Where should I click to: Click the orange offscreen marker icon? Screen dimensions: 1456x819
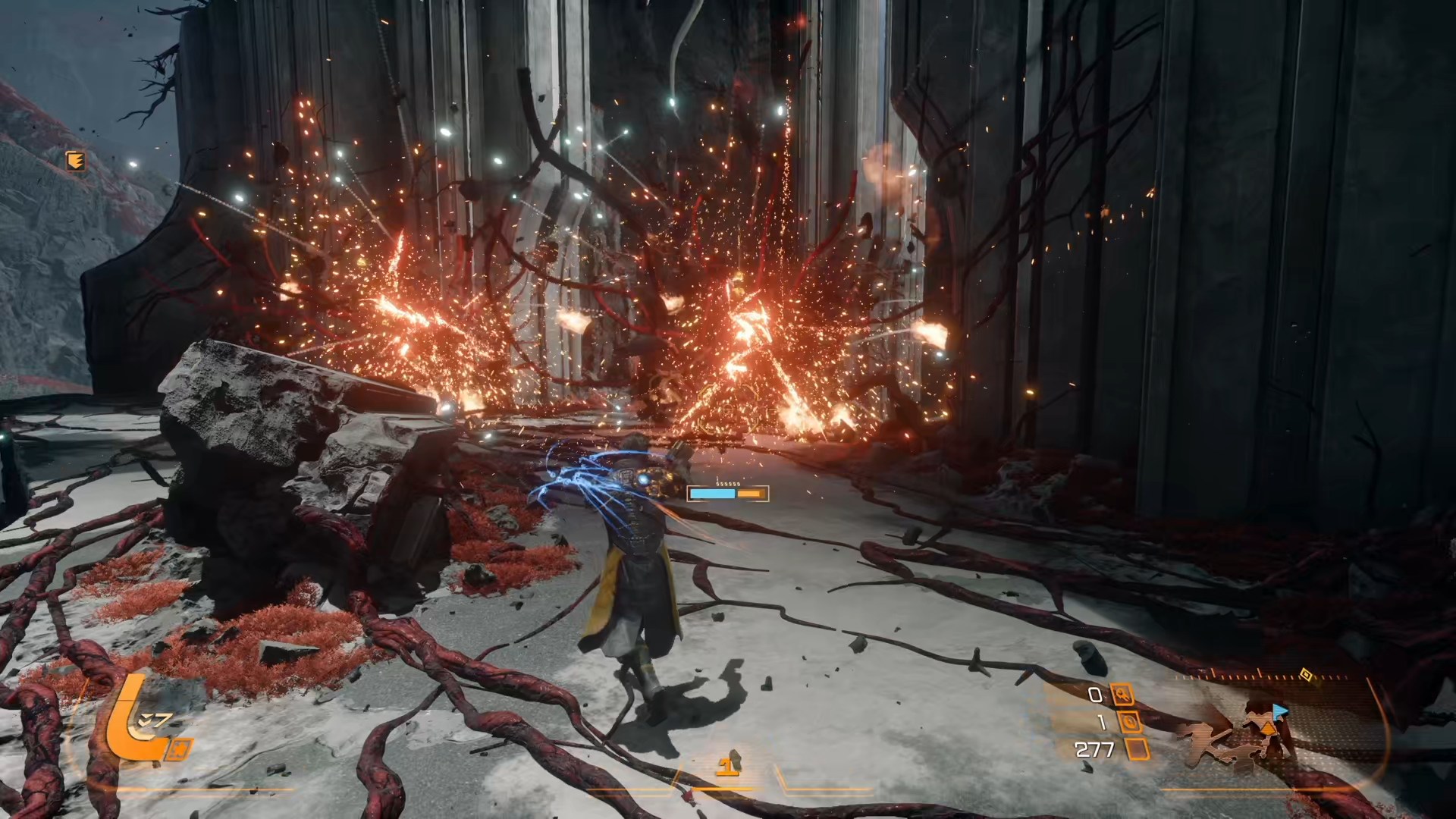76,160
